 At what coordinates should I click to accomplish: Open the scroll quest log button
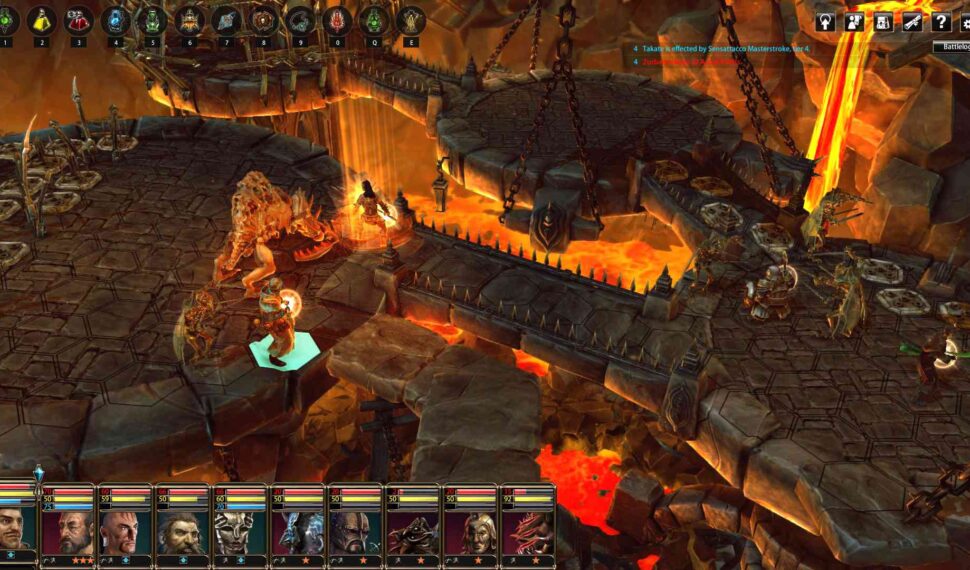912,21
